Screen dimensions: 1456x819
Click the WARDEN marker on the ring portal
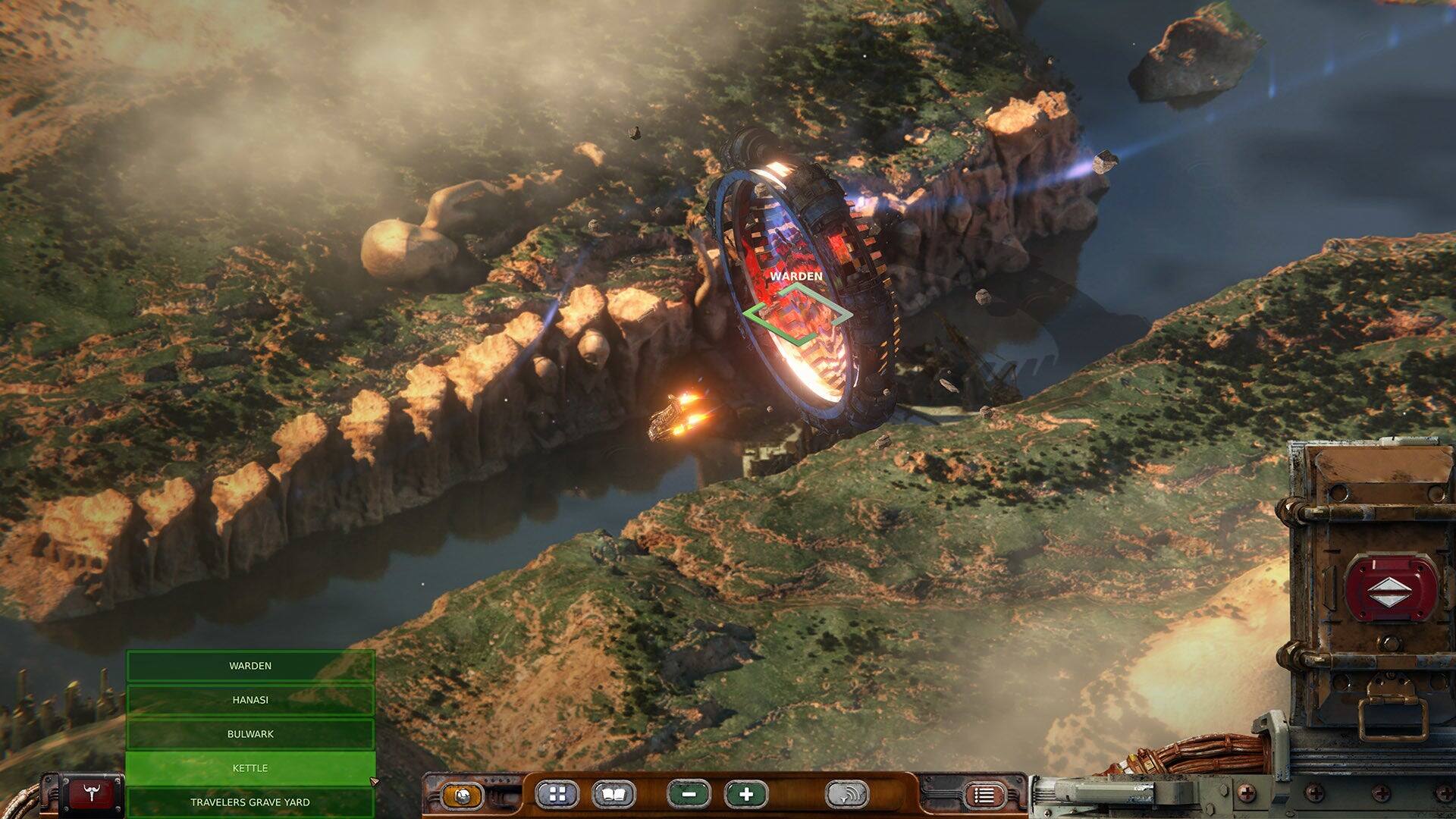tap(796, 277)
